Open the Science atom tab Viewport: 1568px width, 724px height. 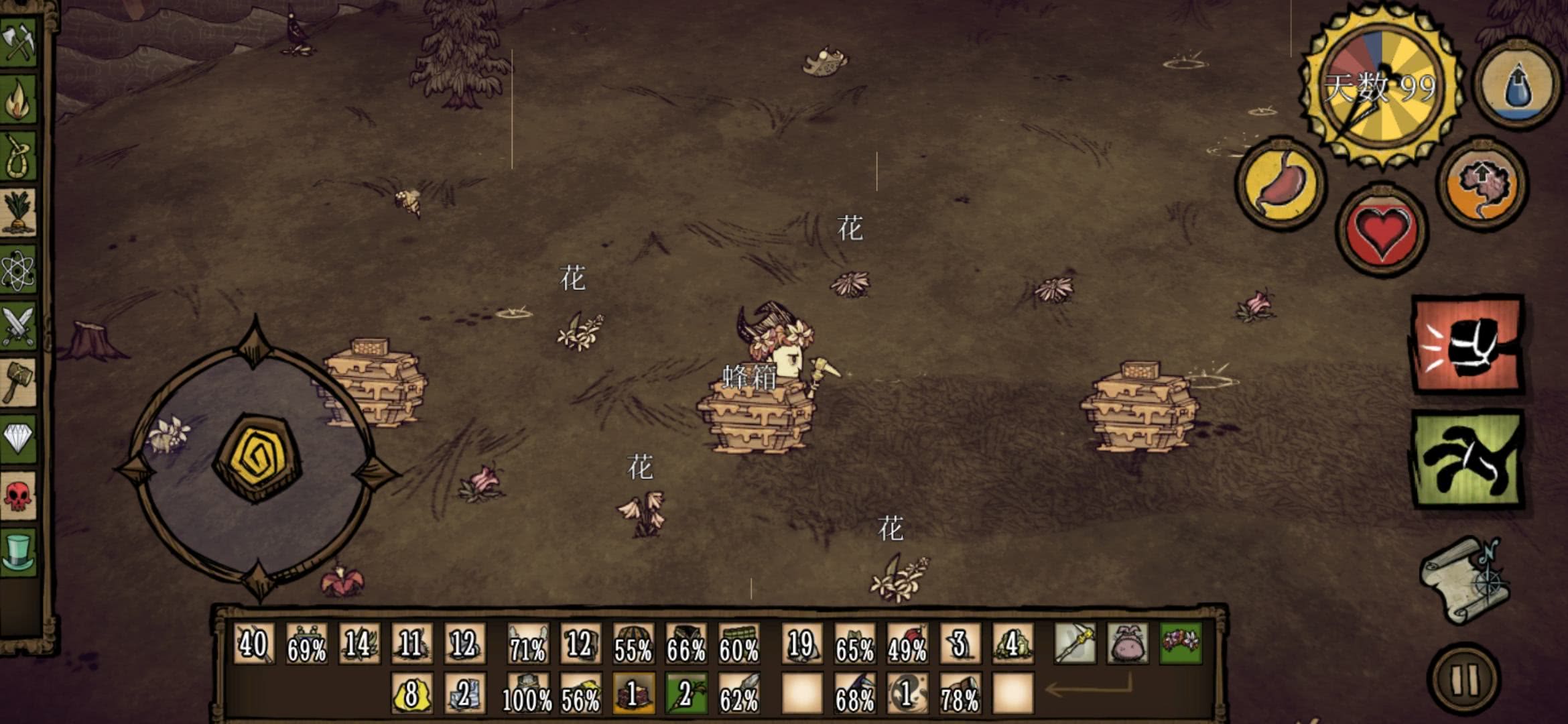(x=19, y=270)
